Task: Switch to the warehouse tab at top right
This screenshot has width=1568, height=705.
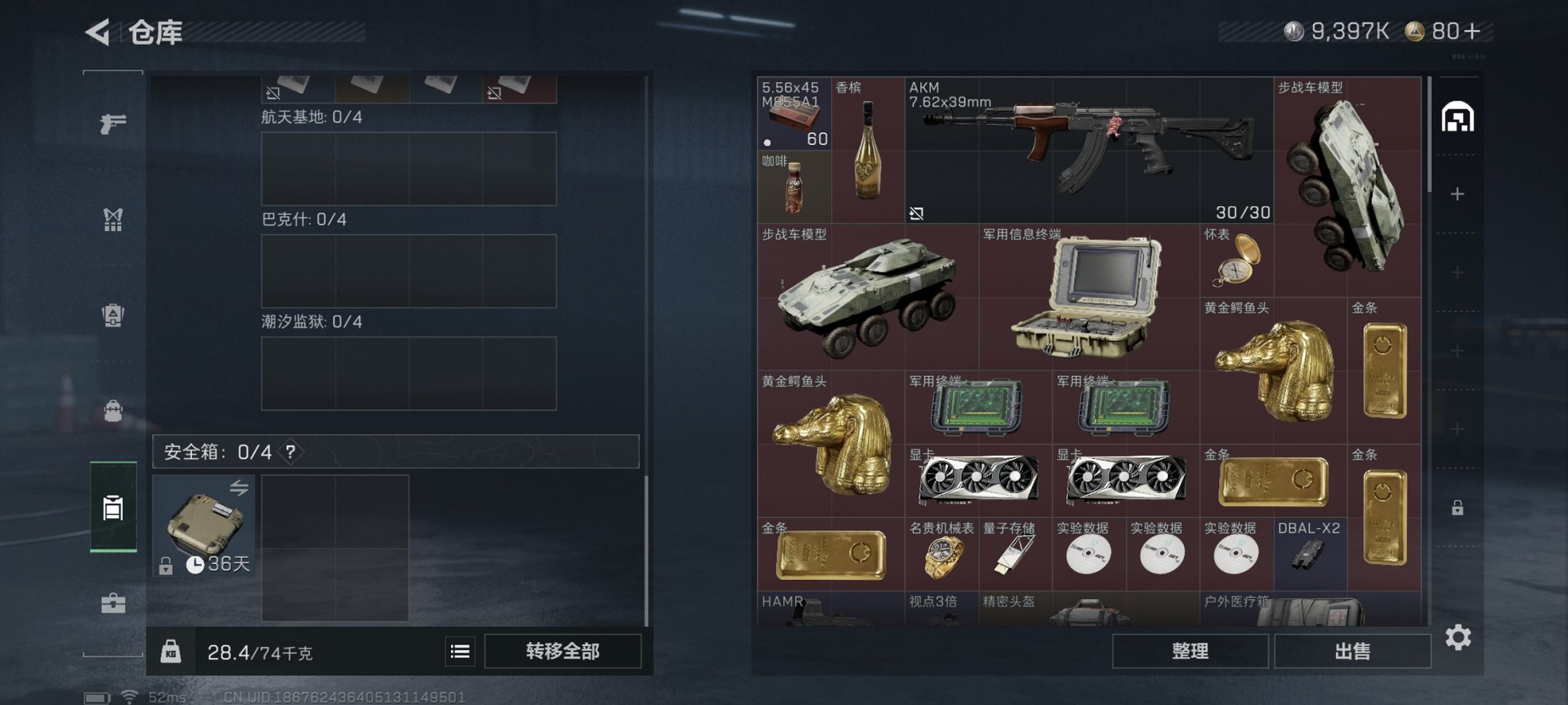Action: click(1457, 117)
